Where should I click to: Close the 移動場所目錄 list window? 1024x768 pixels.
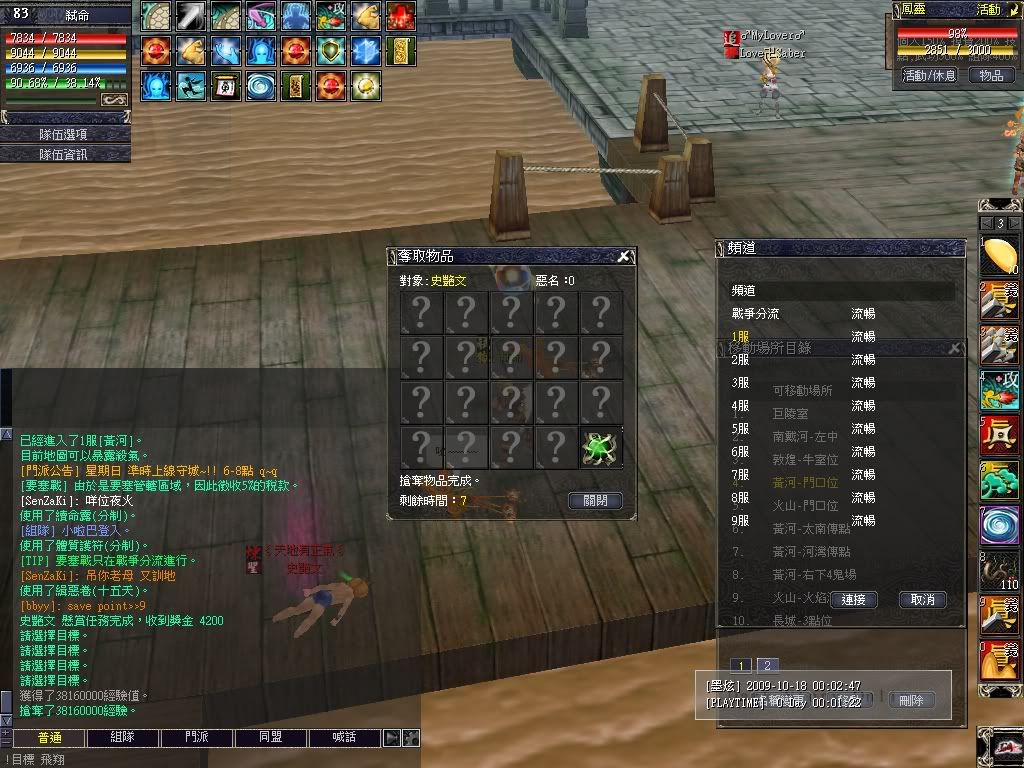955,348
